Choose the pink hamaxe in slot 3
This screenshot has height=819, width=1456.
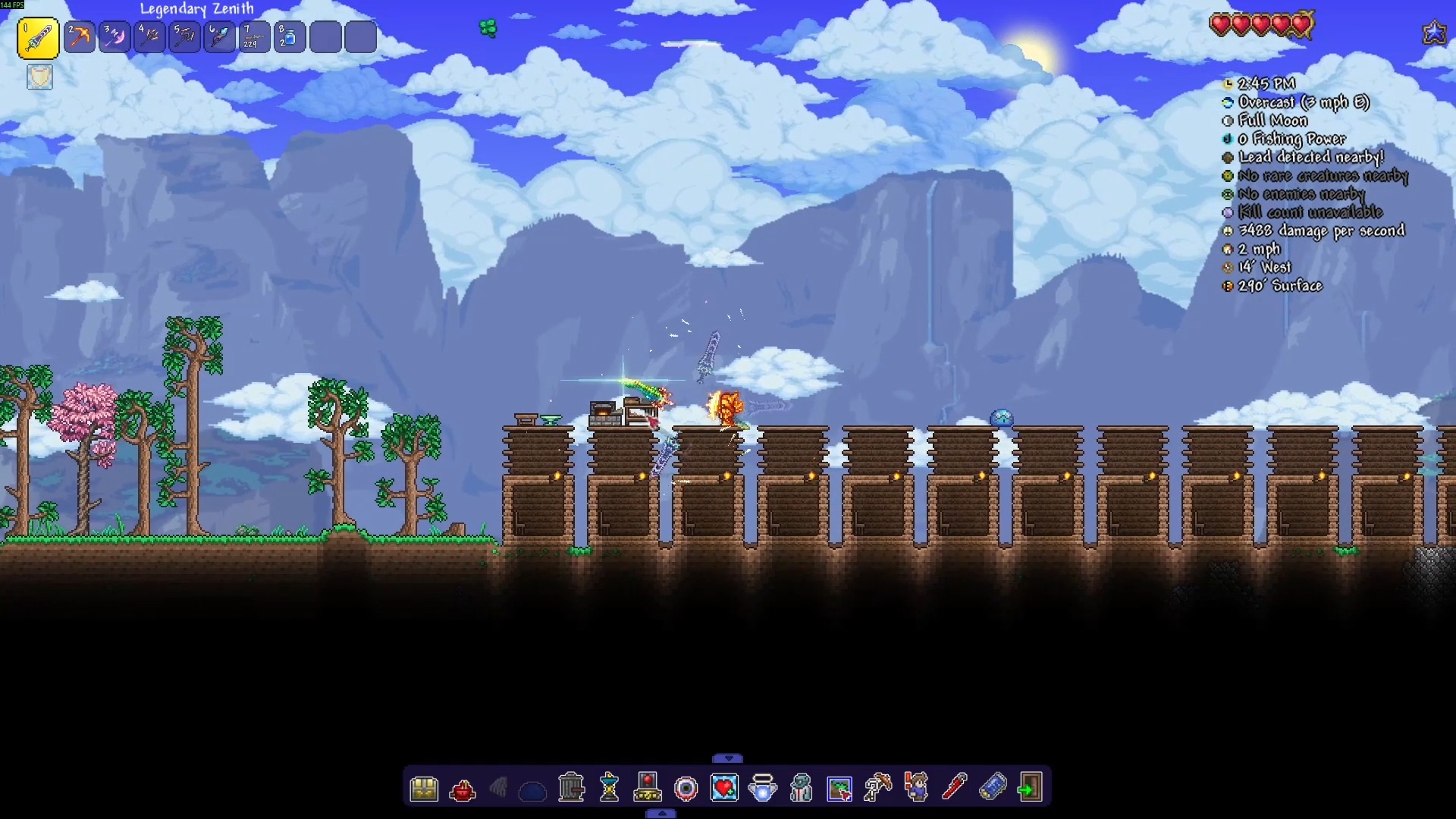(115, 37)
